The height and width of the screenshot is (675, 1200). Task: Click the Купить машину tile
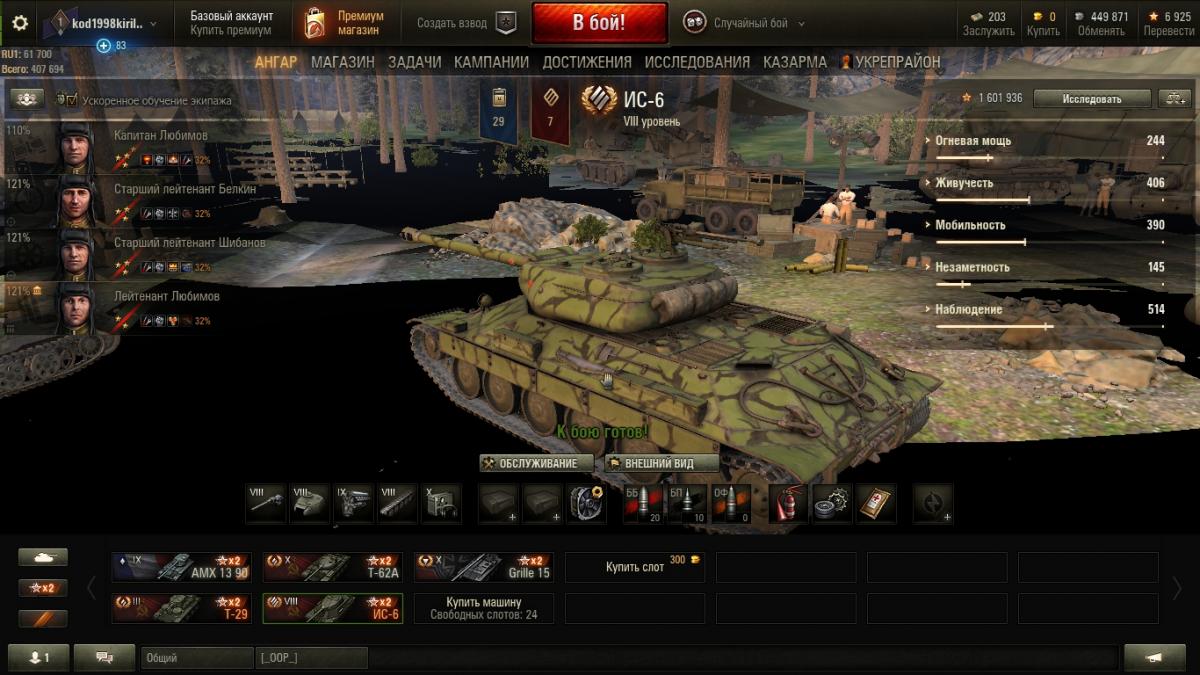pyautogui.click(x=483, y=608)
